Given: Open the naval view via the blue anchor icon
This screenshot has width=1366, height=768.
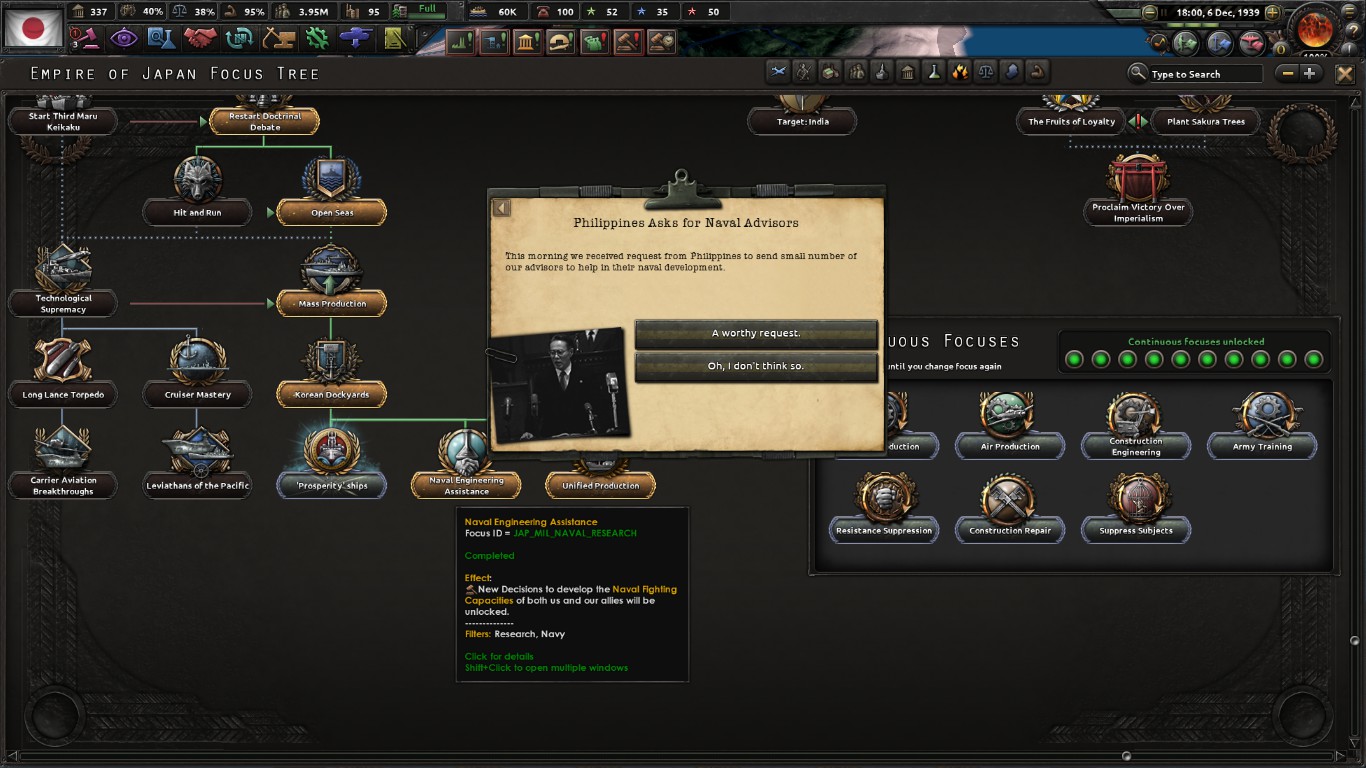Looking at the screenshot, I should point(1219,44).
